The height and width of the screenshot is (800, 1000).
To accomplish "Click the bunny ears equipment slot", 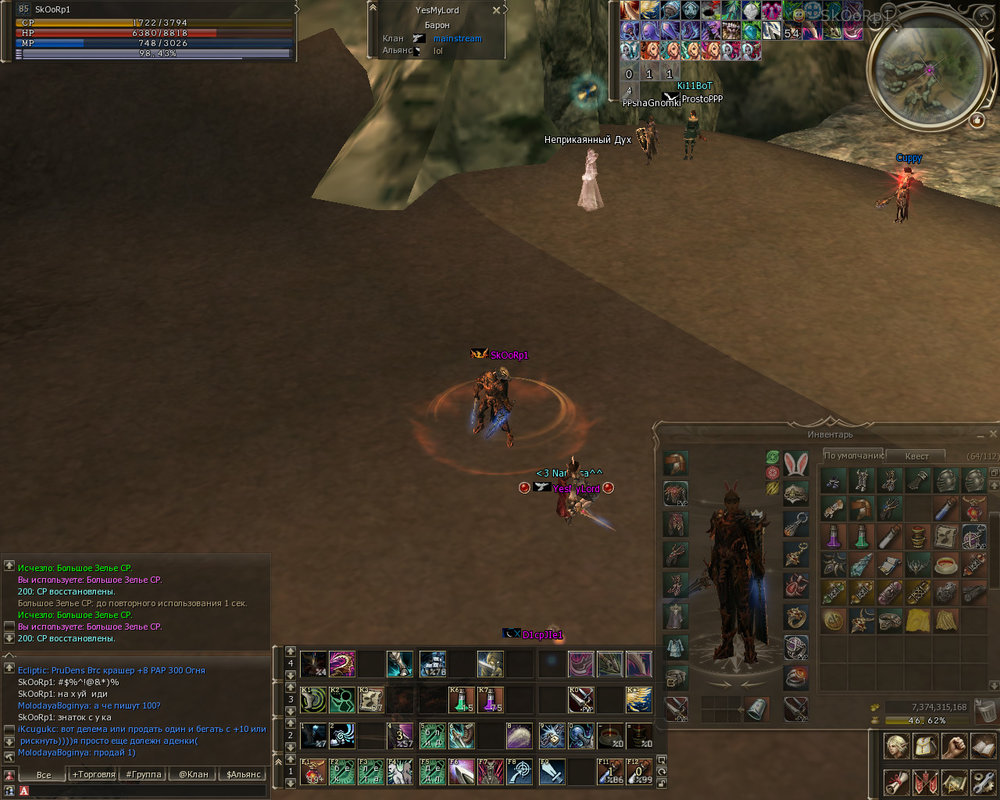I will (x=796, y=465).
